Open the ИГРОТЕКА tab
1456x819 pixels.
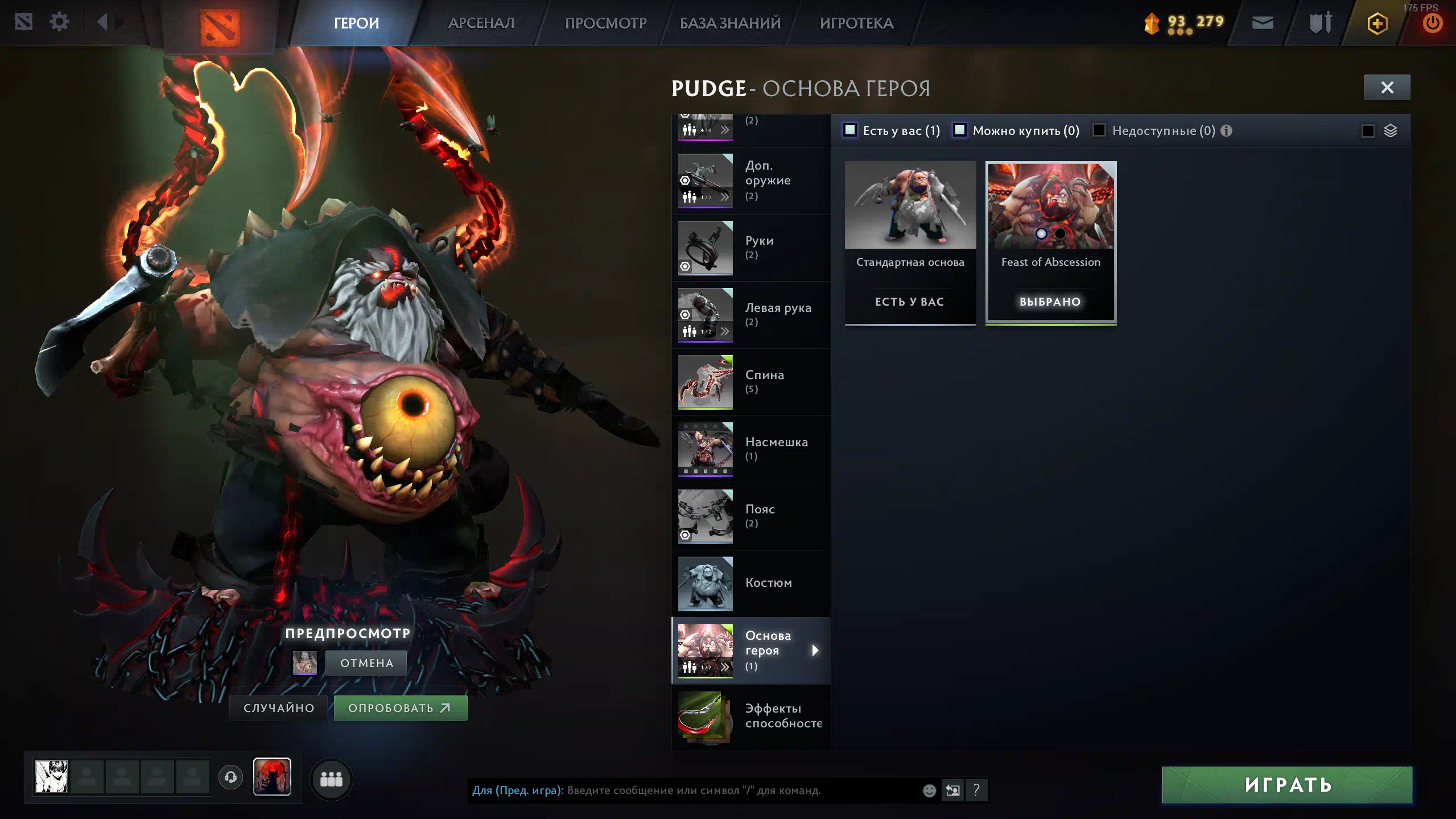856,23
